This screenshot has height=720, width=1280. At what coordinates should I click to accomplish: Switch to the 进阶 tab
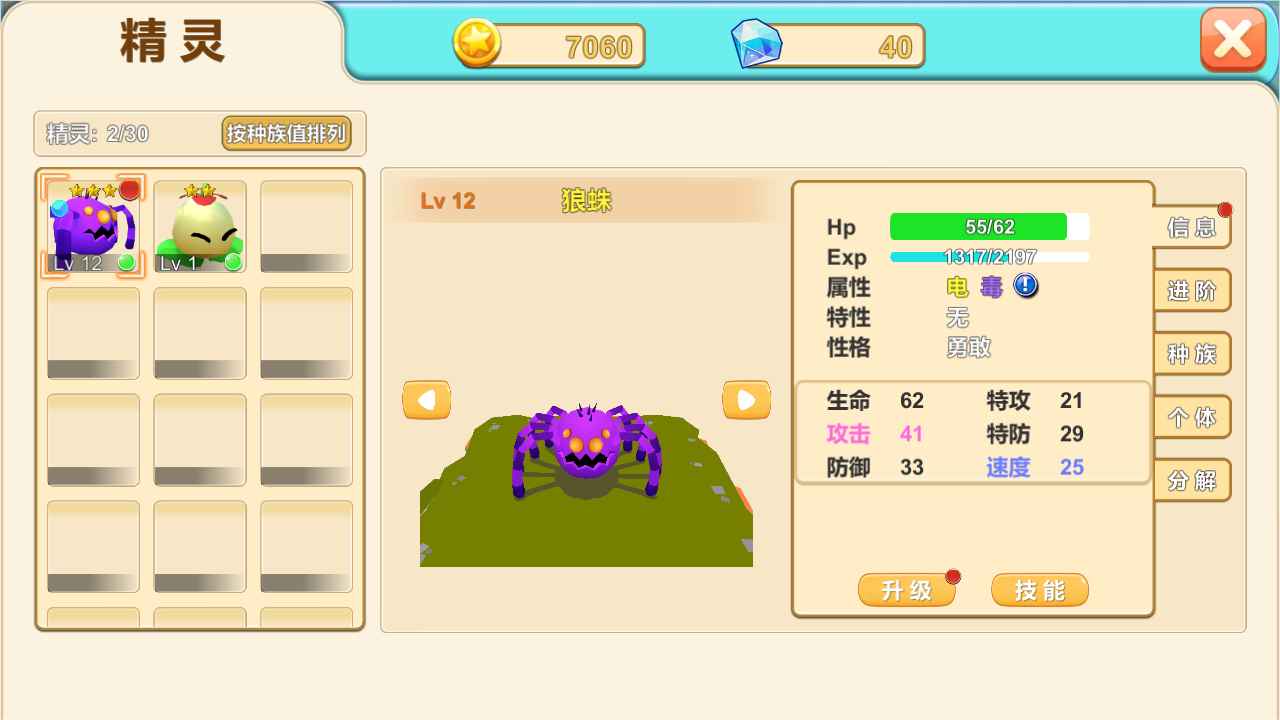coord(1193,291)
